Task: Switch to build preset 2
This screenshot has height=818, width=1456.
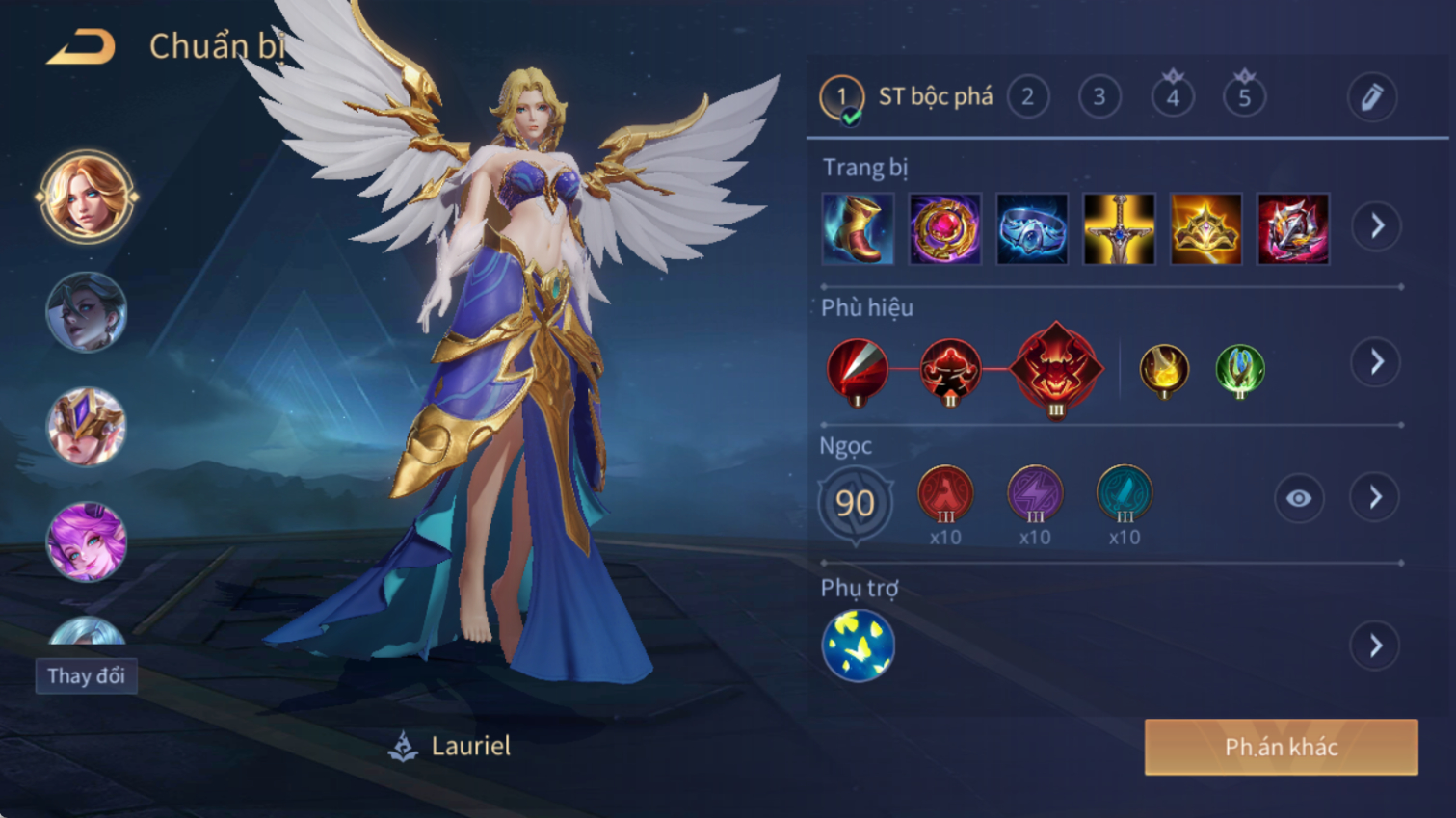Action: (1027, 96)
